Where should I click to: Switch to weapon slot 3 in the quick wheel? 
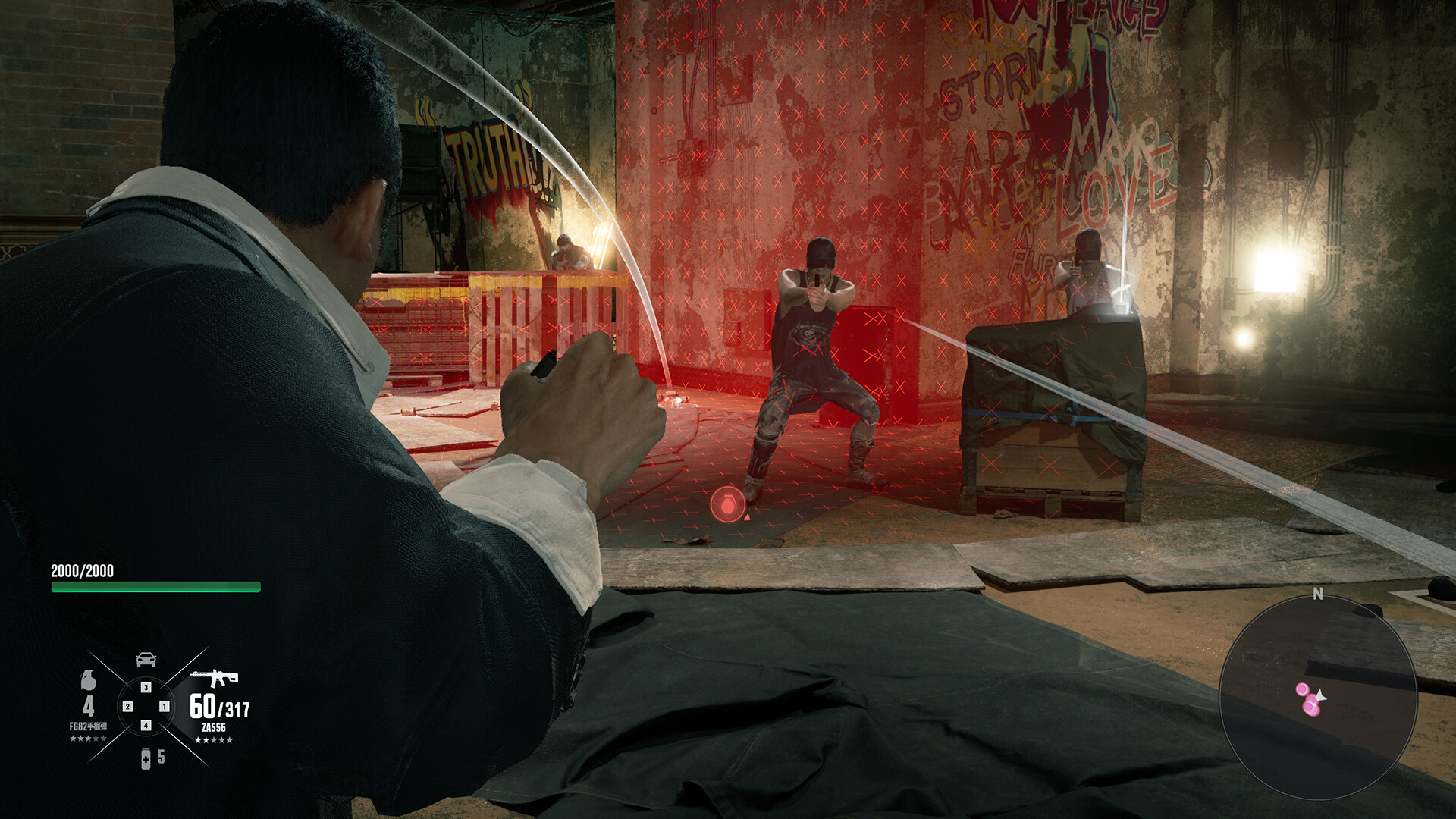pyautogui.click(x=145, y=687)
